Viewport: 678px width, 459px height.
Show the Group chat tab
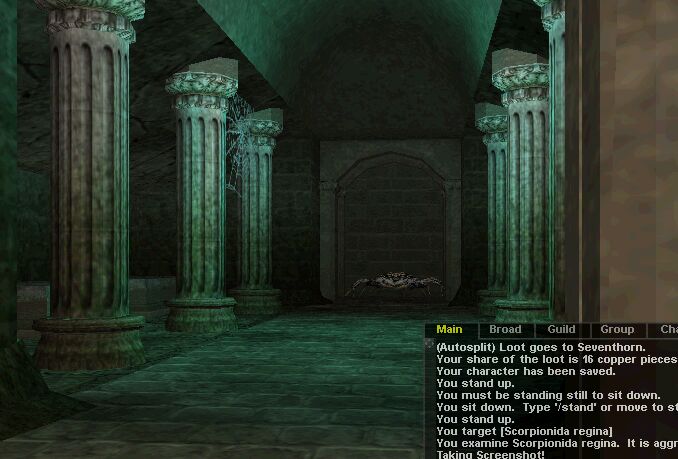pyautogui.click(x=617, y=330)
